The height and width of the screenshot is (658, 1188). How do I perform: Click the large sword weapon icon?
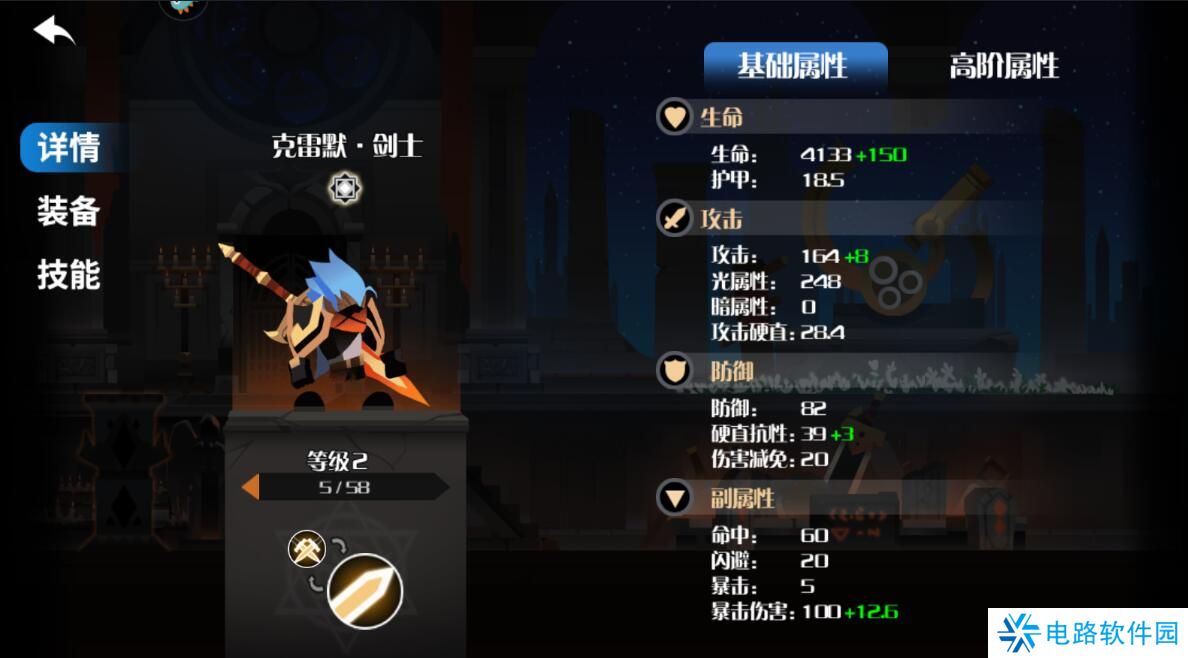click(365, 591)
